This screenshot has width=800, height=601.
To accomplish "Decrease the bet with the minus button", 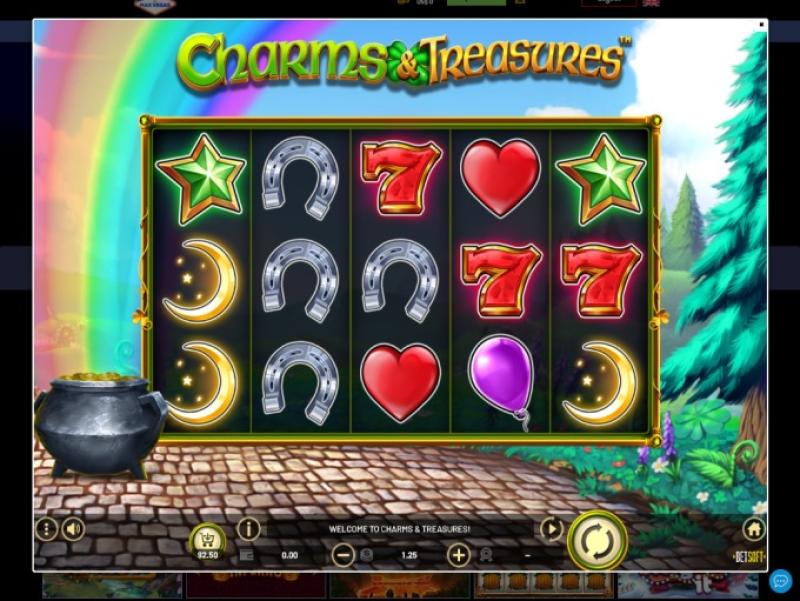I will [x=343, y=555].
